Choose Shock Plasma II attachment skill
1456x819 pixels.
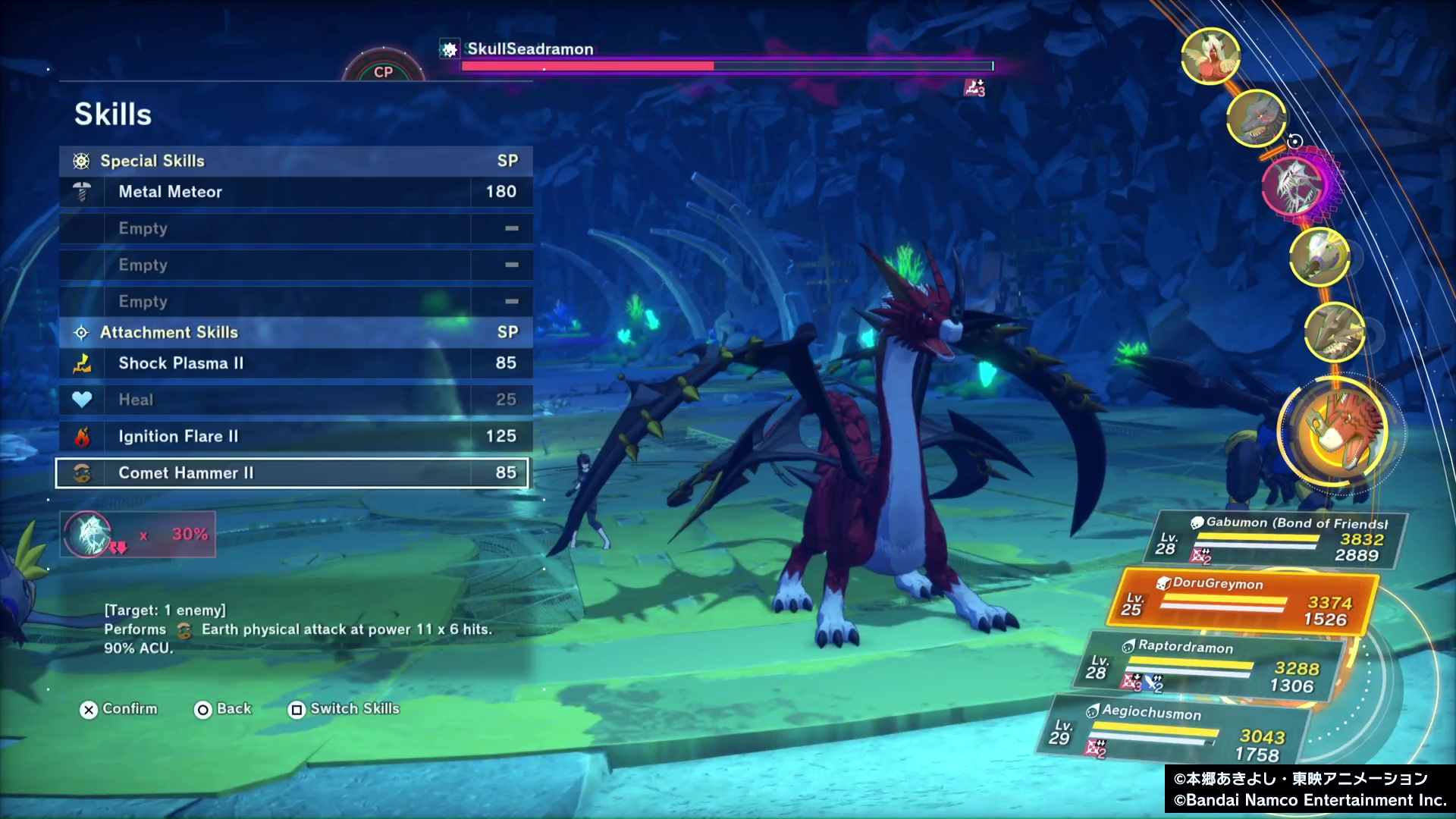tap(296, 363)
